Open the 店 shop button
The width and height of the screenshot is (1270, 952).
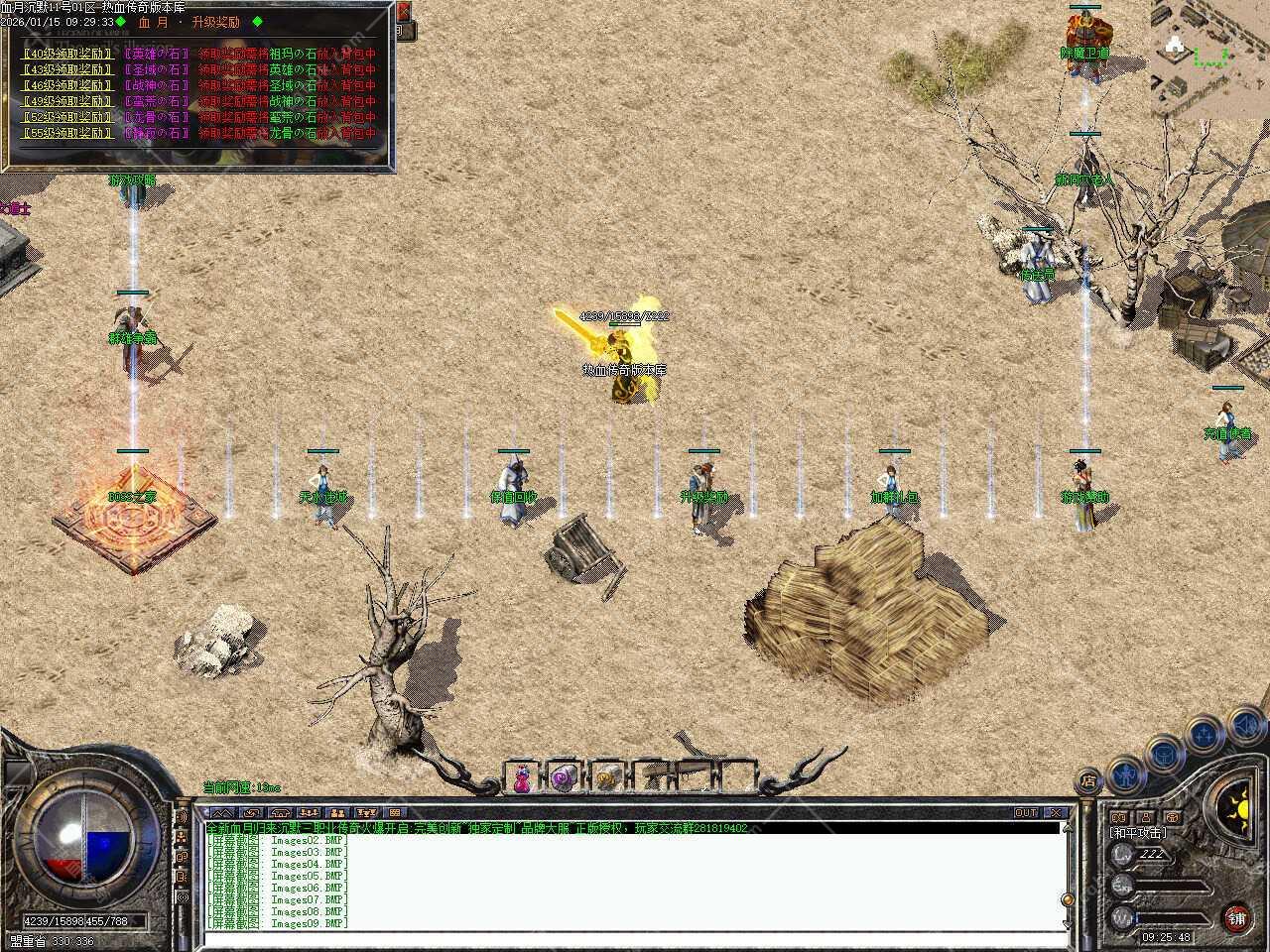(x=1088, y=782)
